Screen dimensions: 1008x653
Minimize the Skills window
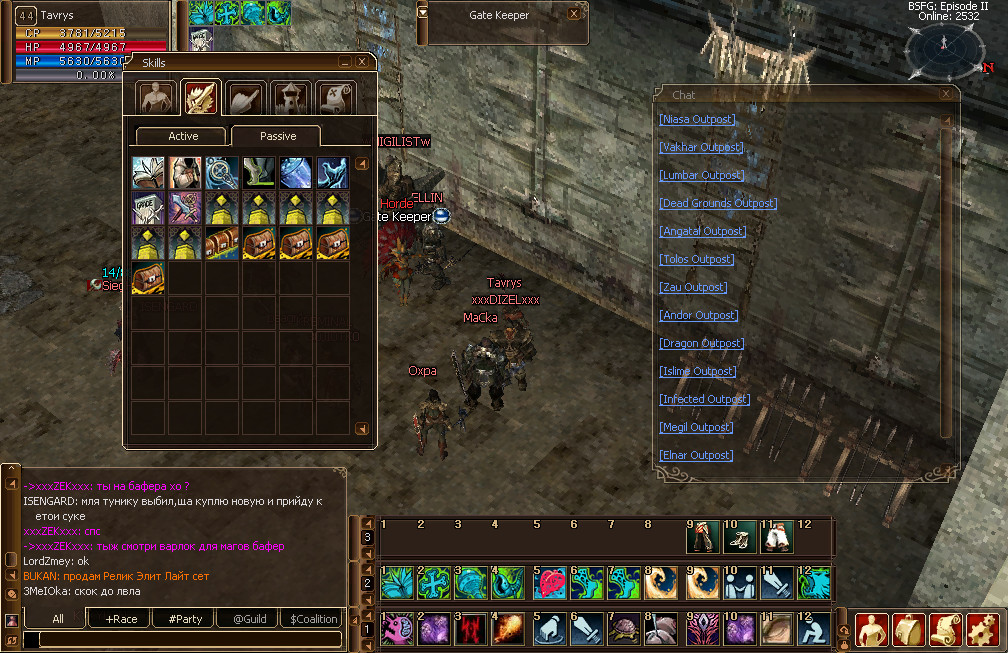tap(345, 62)
